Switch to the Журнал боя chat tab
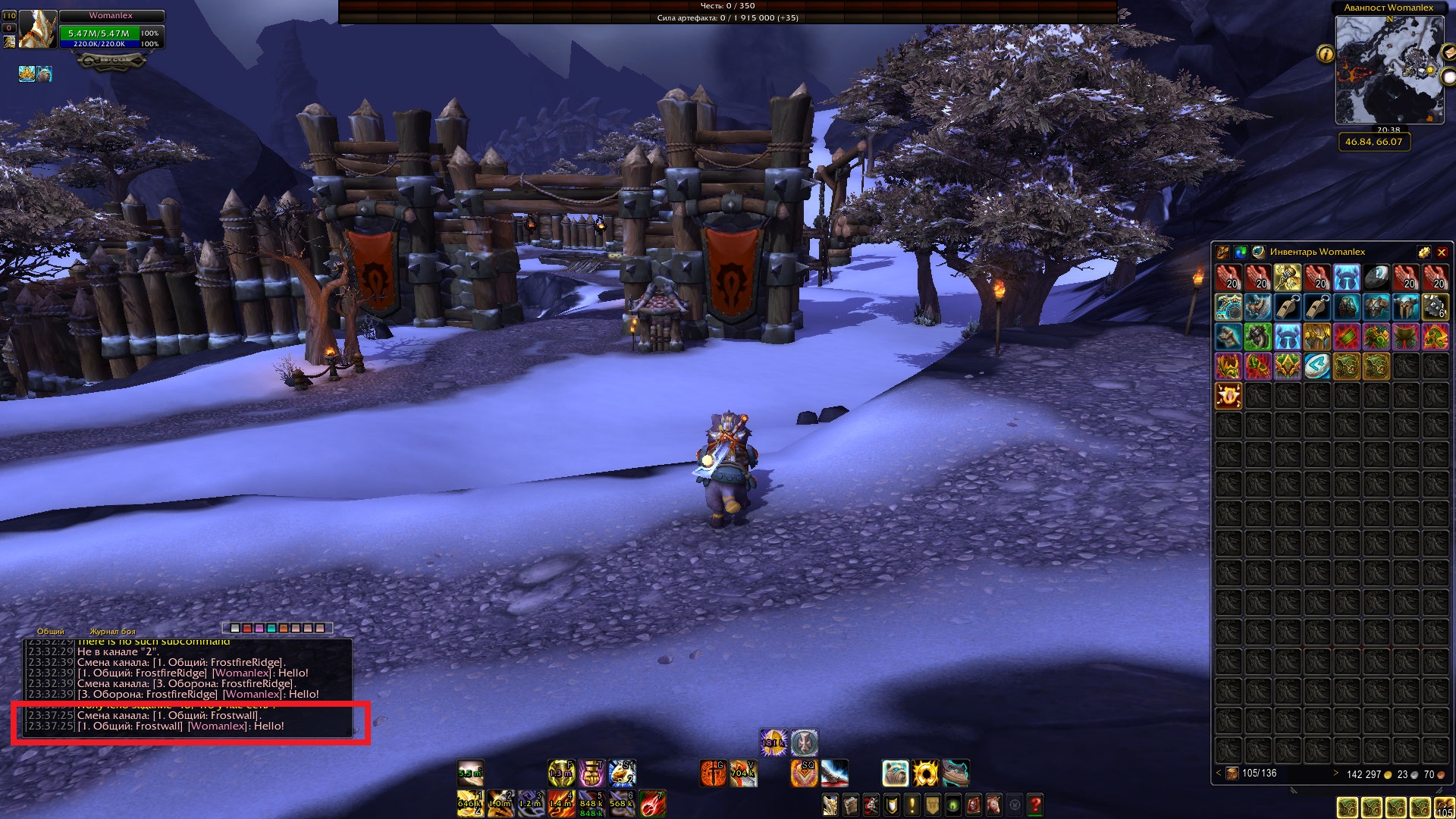The image size is (1456, 819). tap(112, 631)
